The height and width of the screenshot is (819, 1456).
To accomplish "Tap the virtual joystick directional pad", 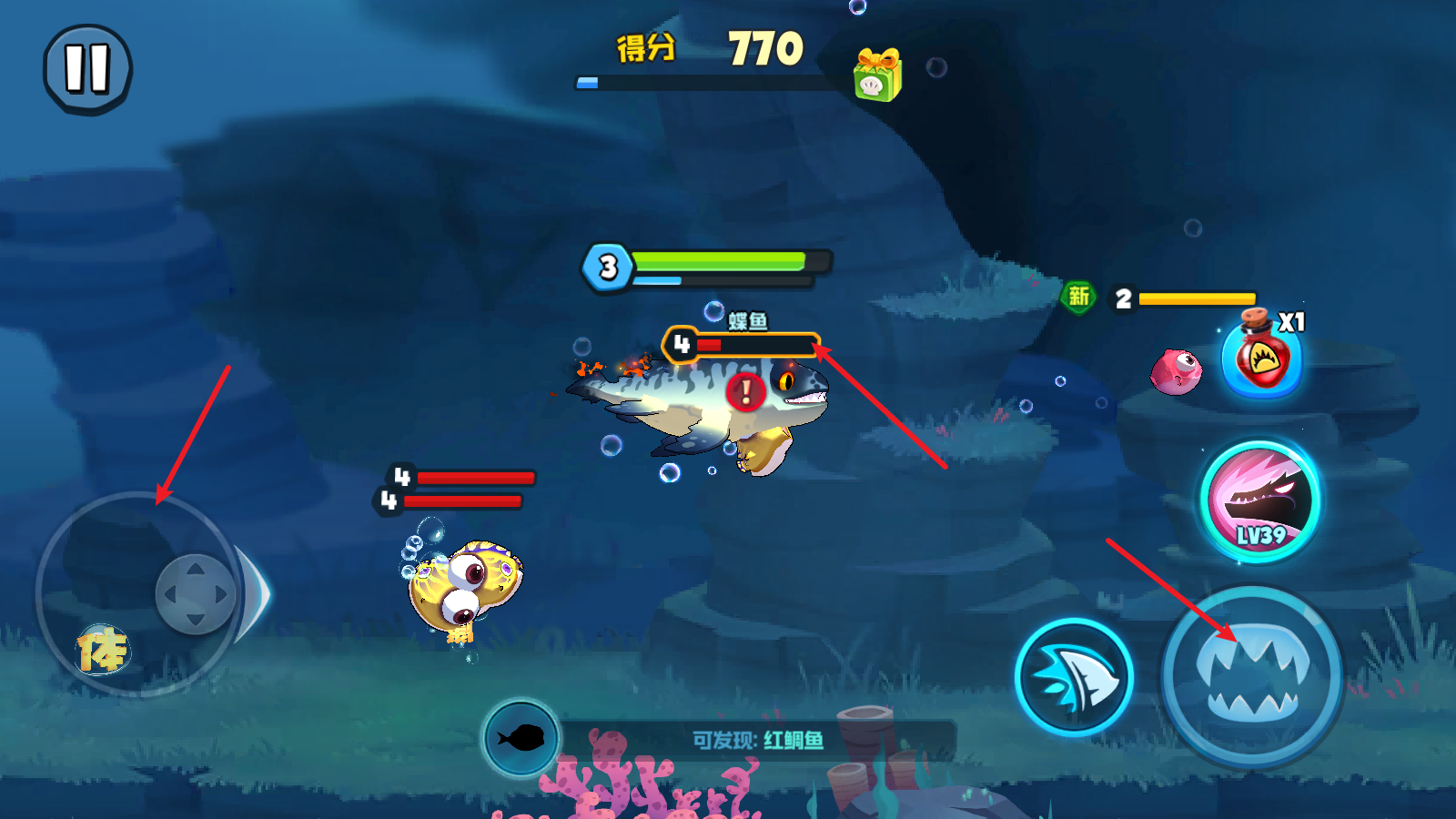I will 195,594.
